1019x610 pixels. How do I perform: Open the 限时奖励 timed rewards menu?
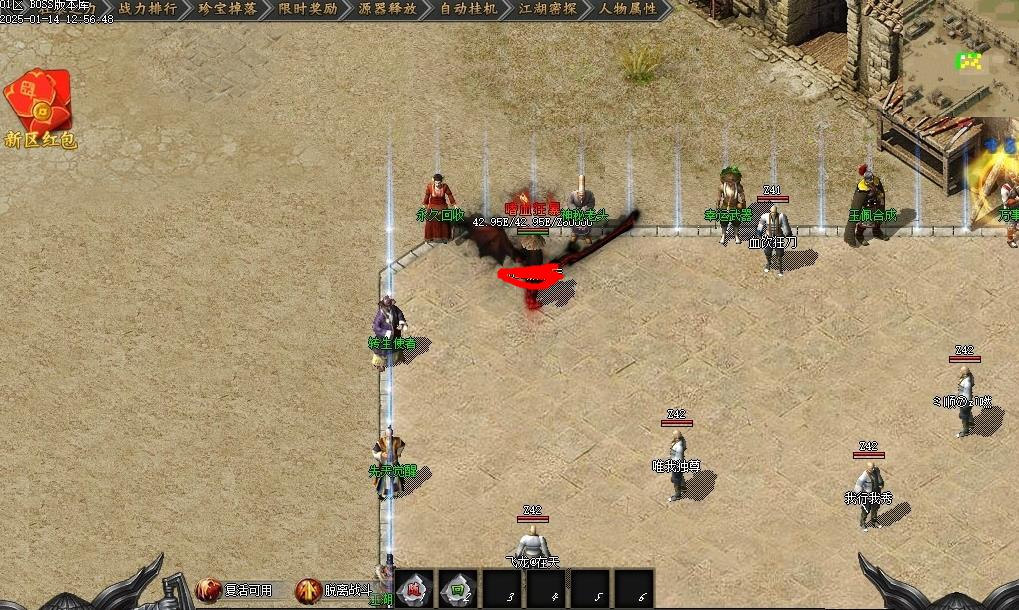tap(308, 9)
